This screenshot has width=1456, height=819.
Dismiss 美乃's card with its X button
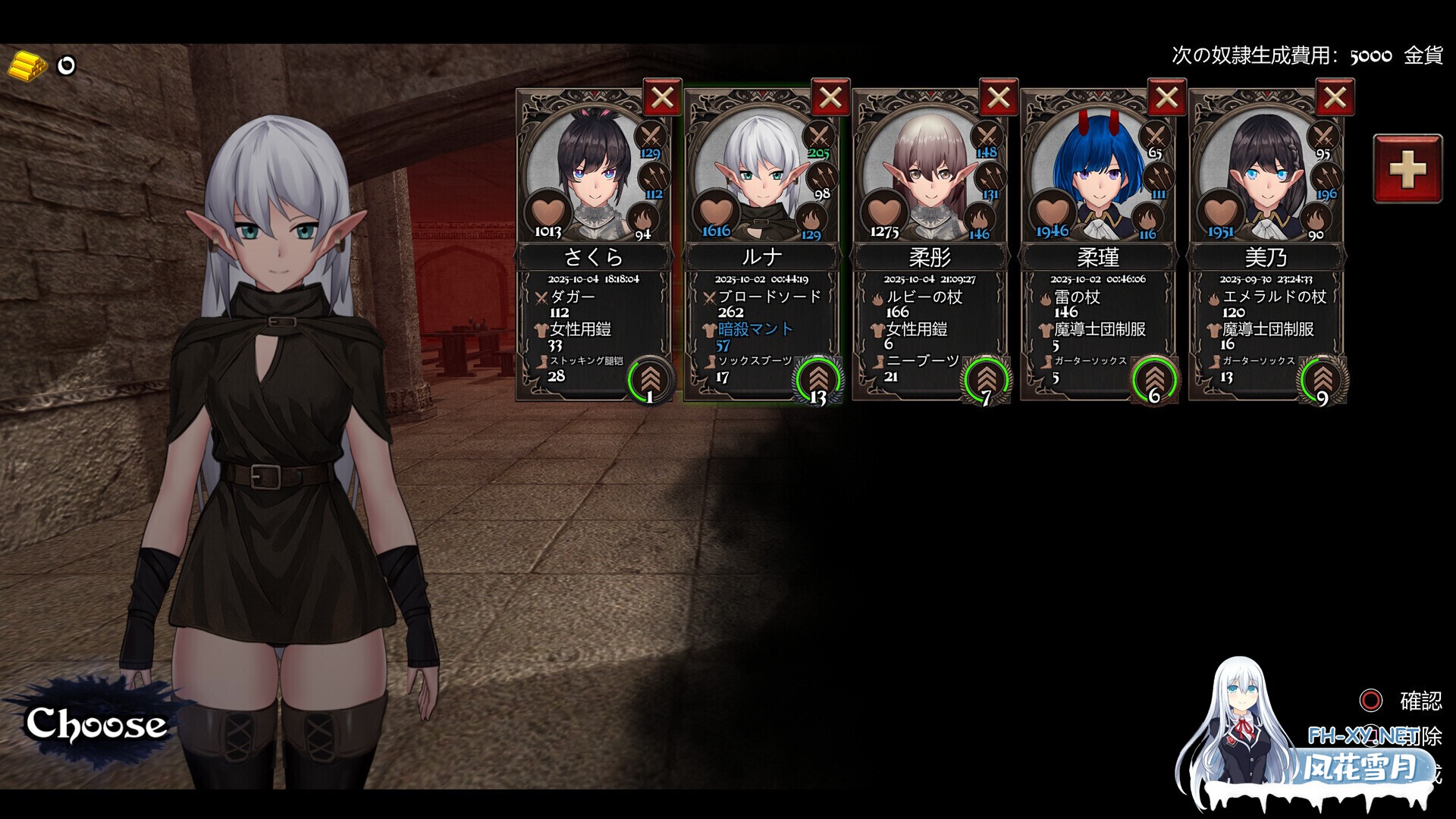pos(1336,98)
